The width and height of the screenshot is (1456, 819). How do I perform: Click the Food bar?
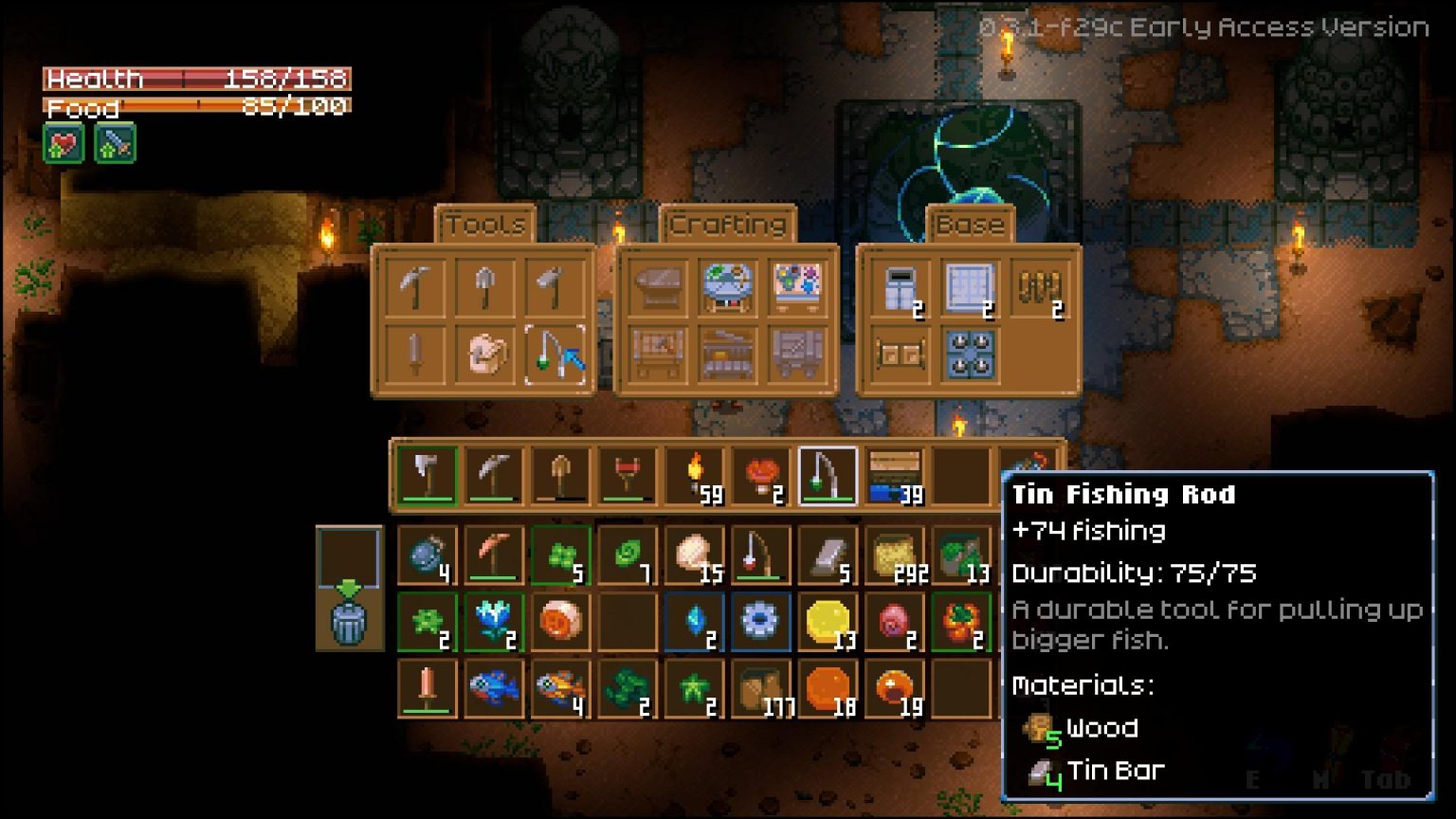click(x=190, y=107)
